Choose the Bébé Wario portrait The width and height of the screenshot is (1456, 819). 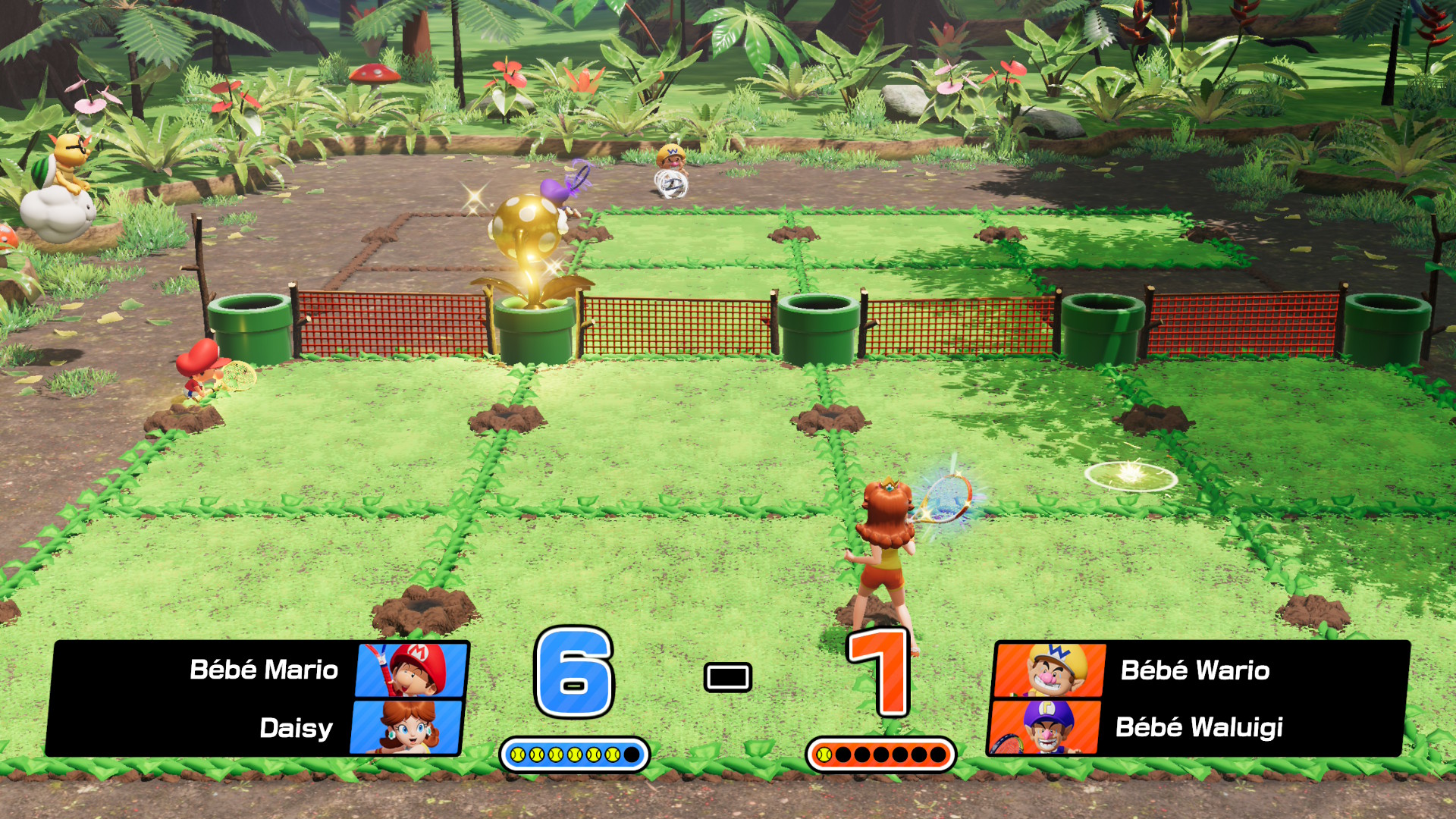pos(1050,670)
